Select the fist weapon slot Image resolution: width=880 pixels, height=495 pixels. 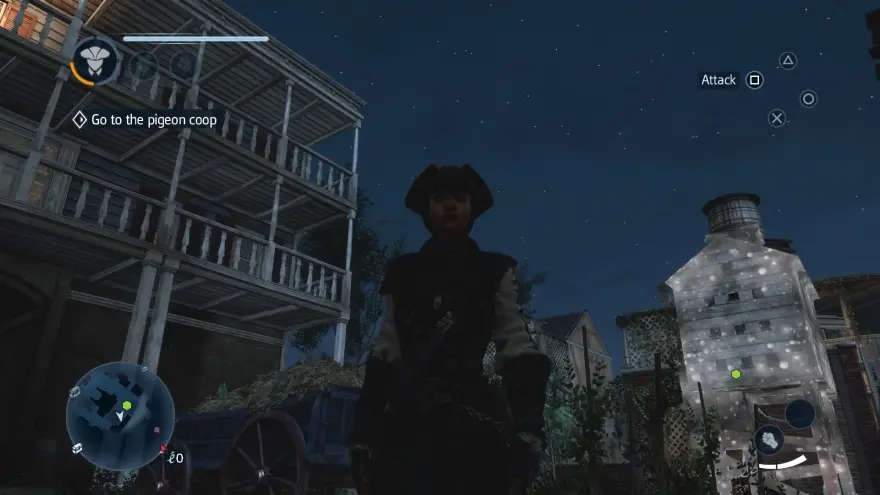(x=768, y=439)
